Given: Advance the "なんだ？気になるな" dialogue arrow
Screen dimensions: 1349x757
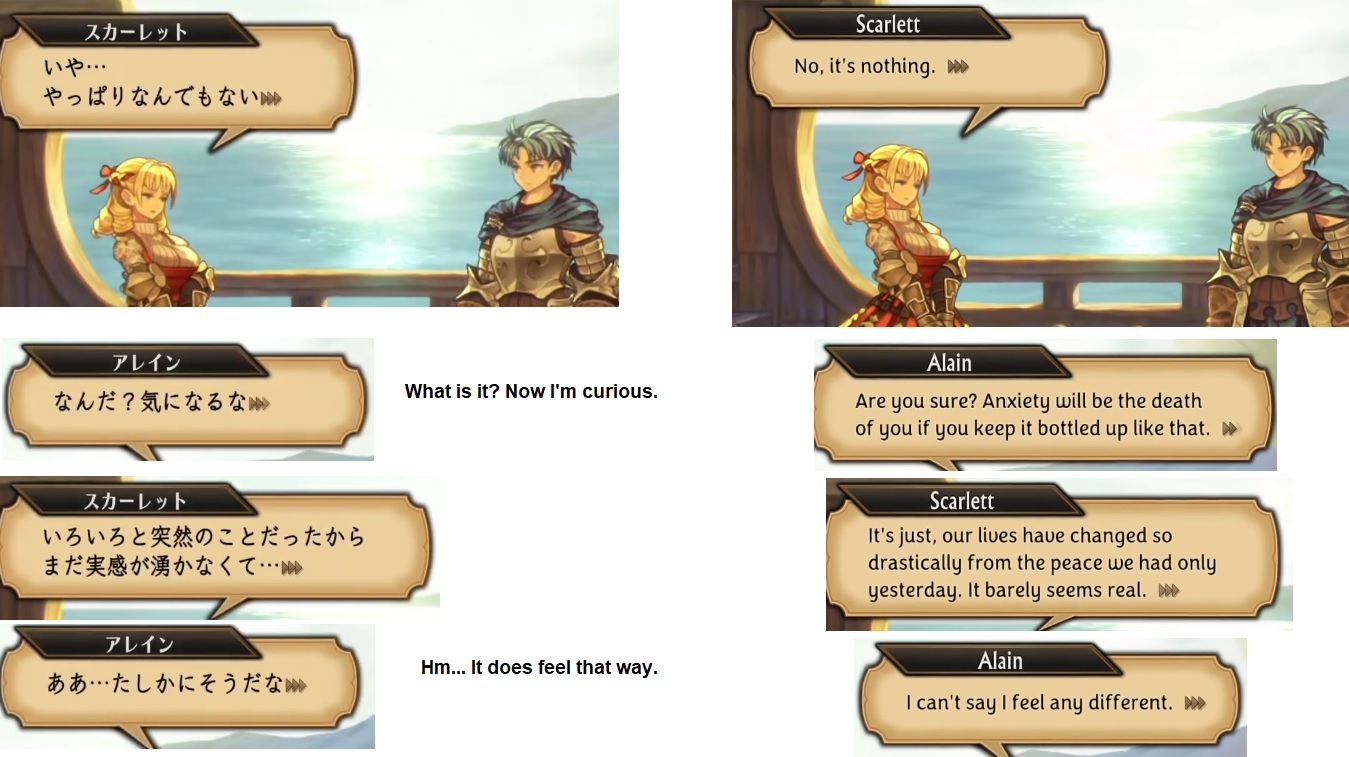Looking at the screenshot, I should [x=259, y=403].
